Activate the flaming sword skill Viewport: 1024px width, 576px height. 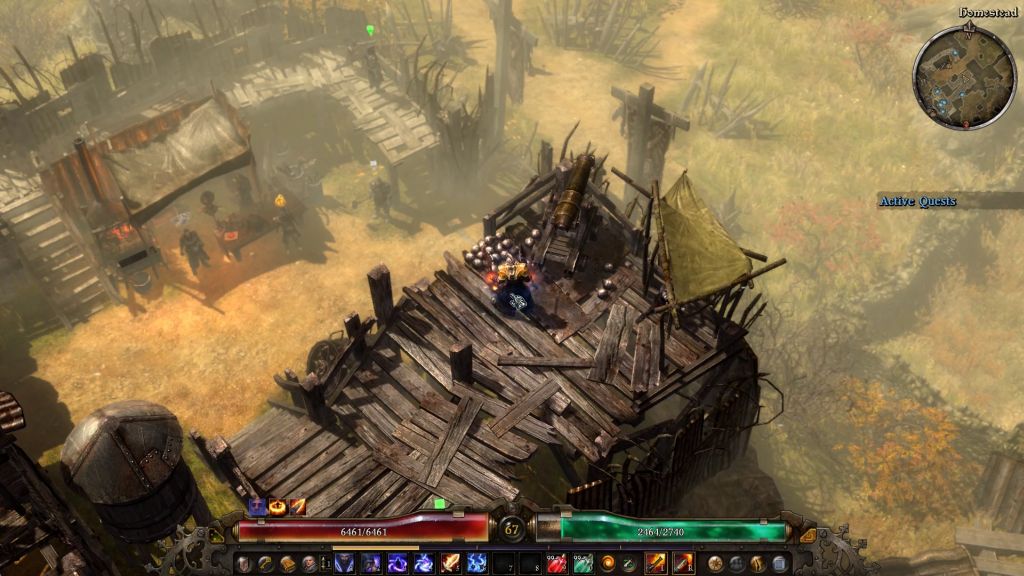pos(451,564)
